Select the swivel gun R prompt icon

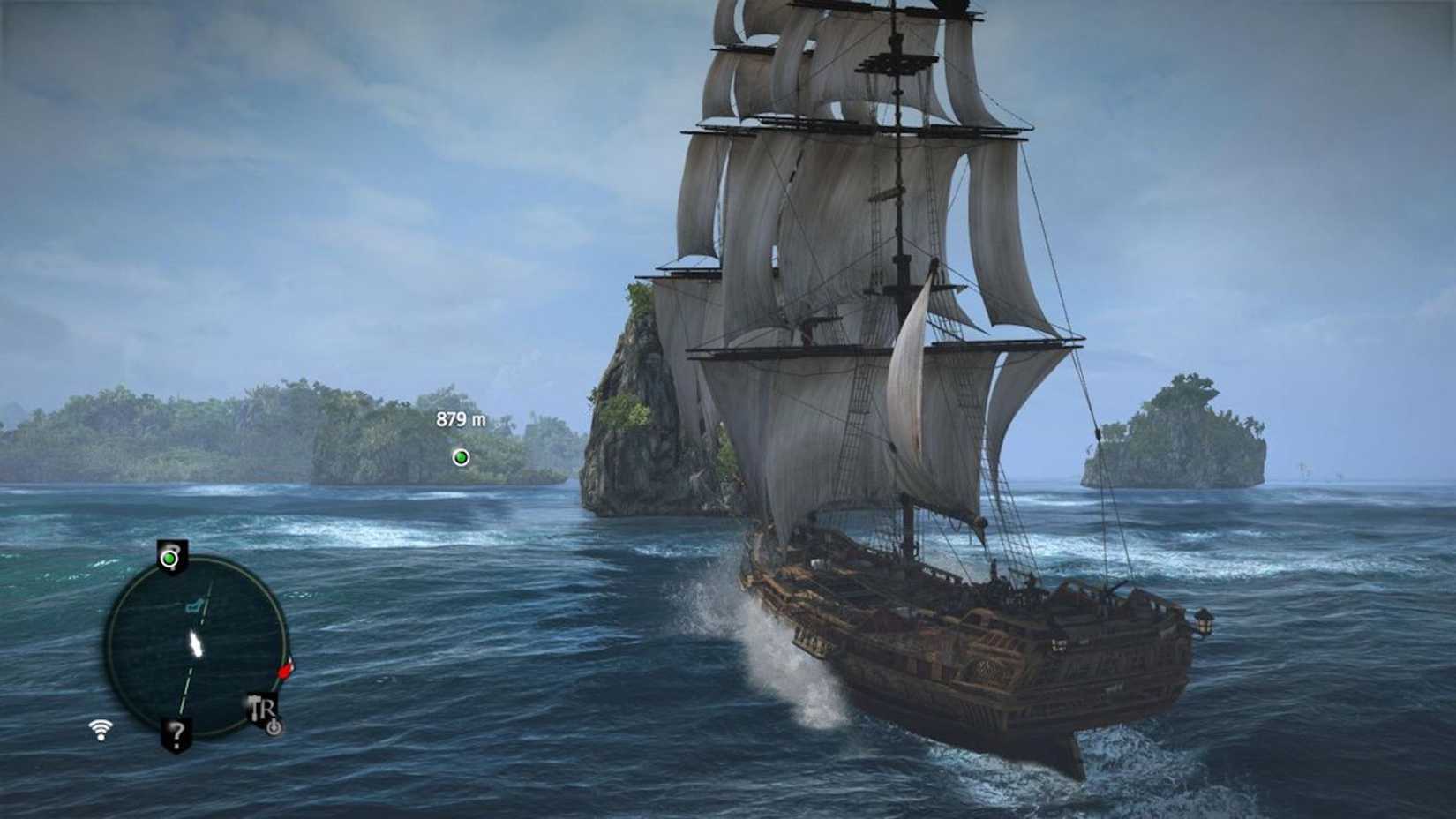pyautogui.click(x=266, y=707)
